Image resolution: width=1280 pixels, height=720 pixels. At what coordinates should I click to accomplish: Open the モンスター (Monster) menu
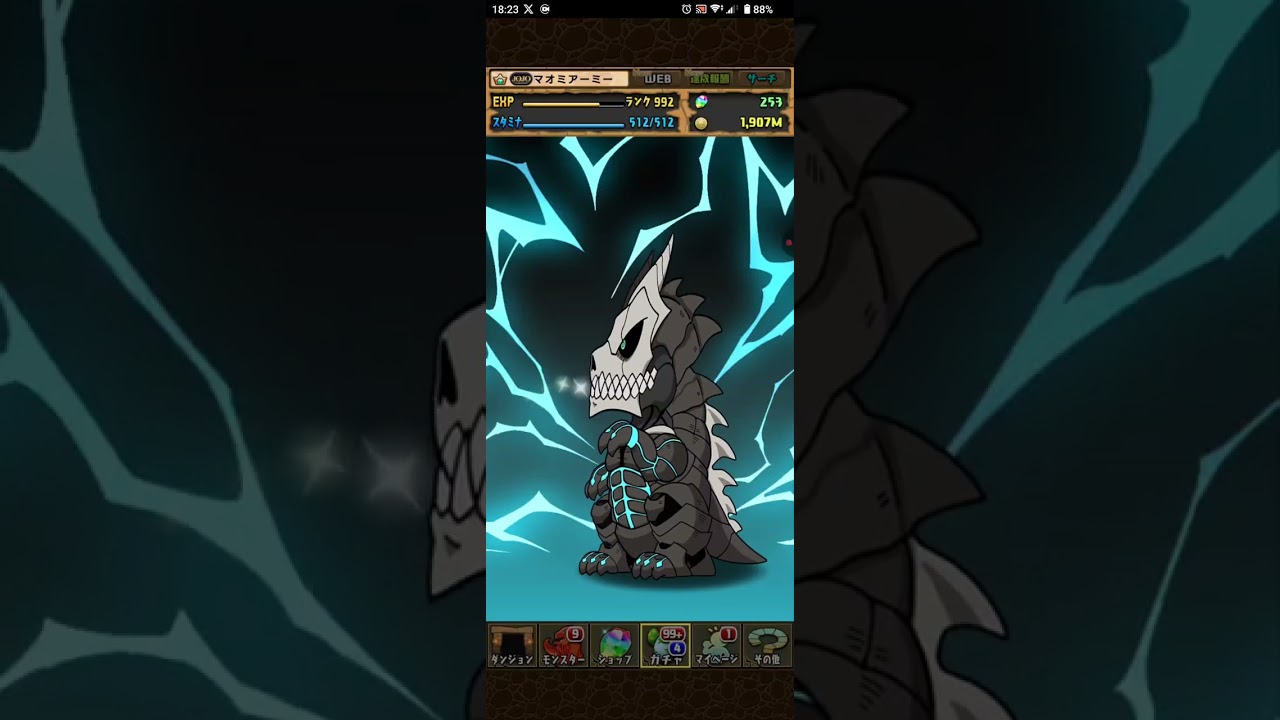563,645
